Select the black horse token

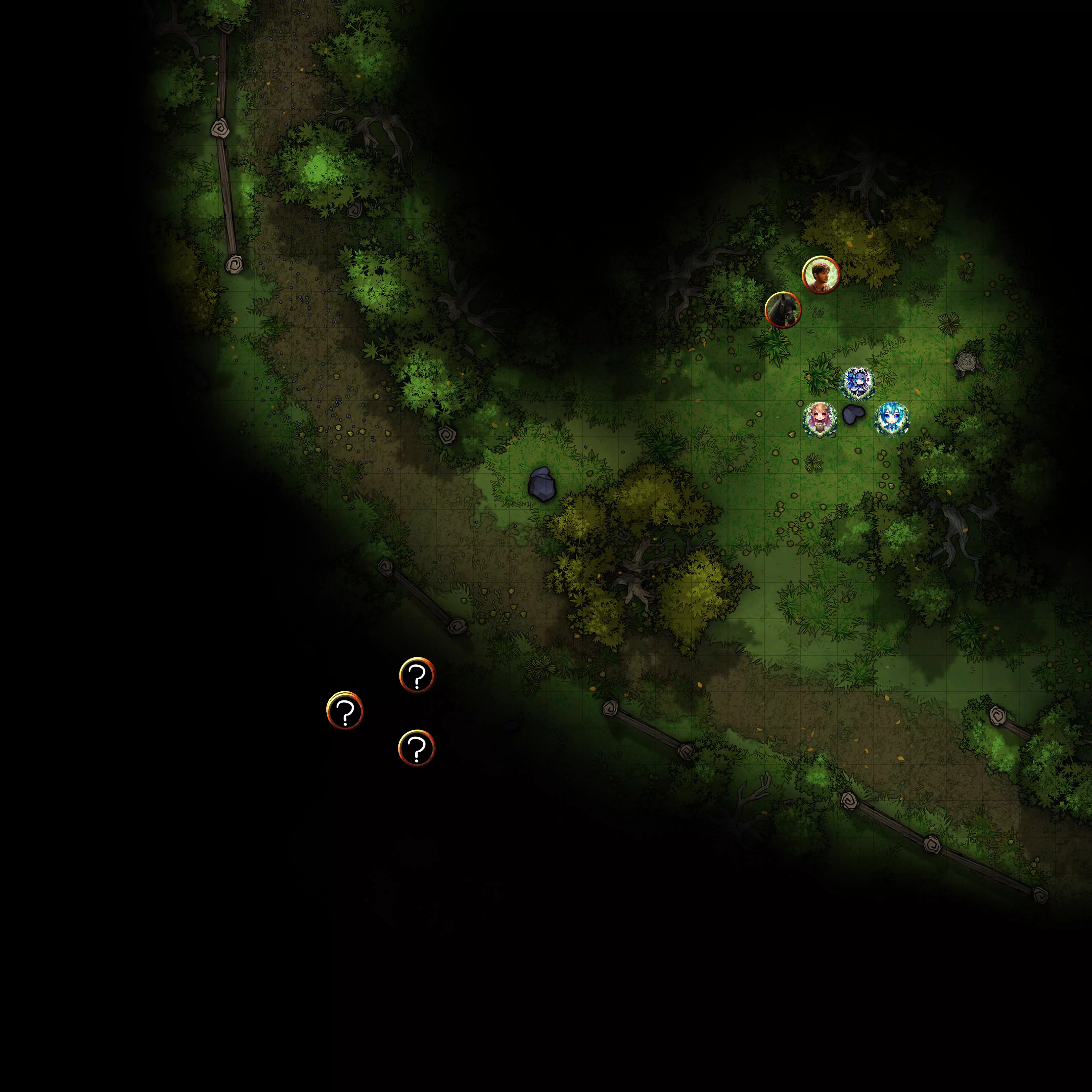click(783, 310)
